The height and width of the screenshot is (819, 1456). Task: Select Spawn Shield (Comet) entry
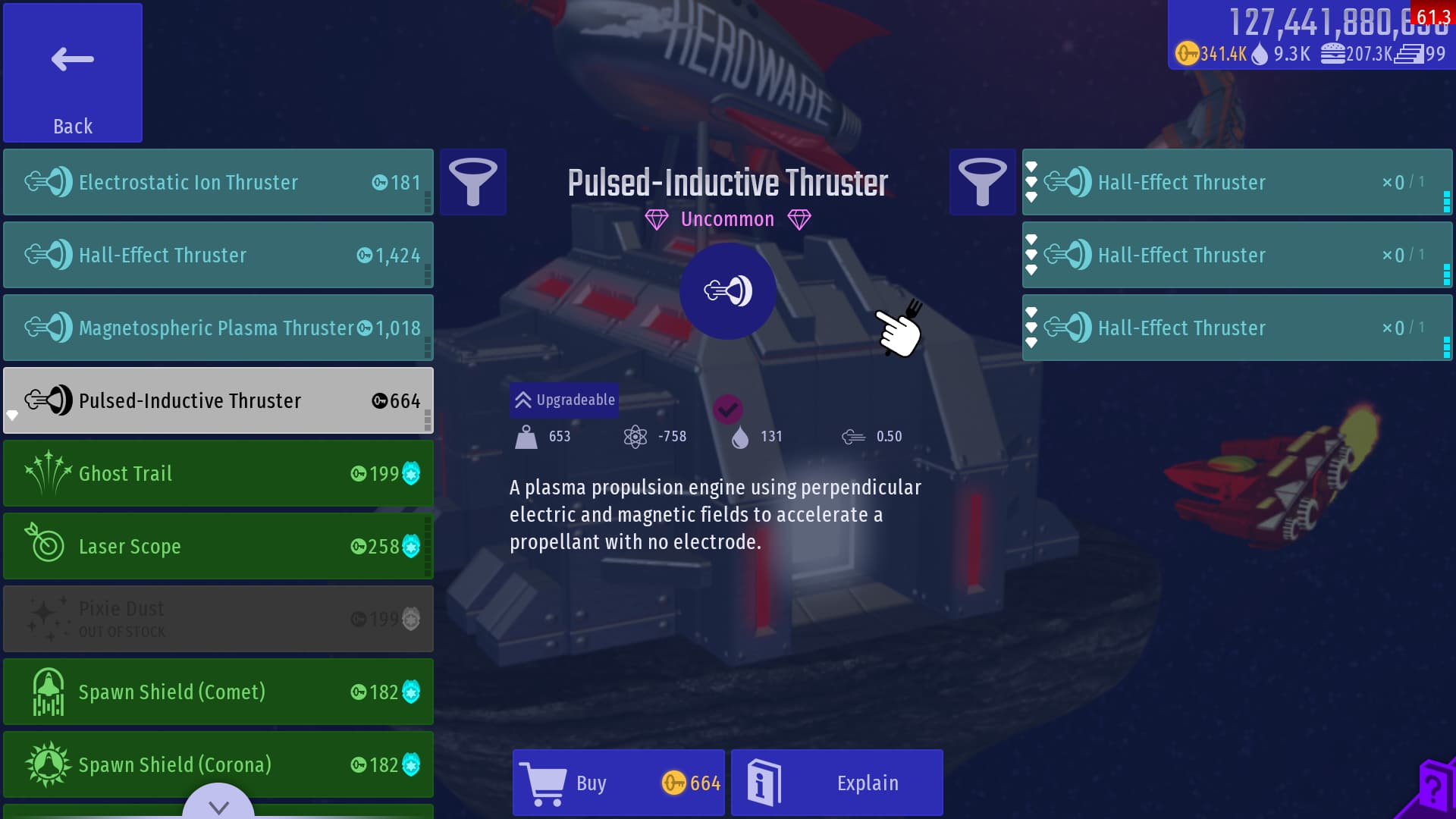(218, 692)
